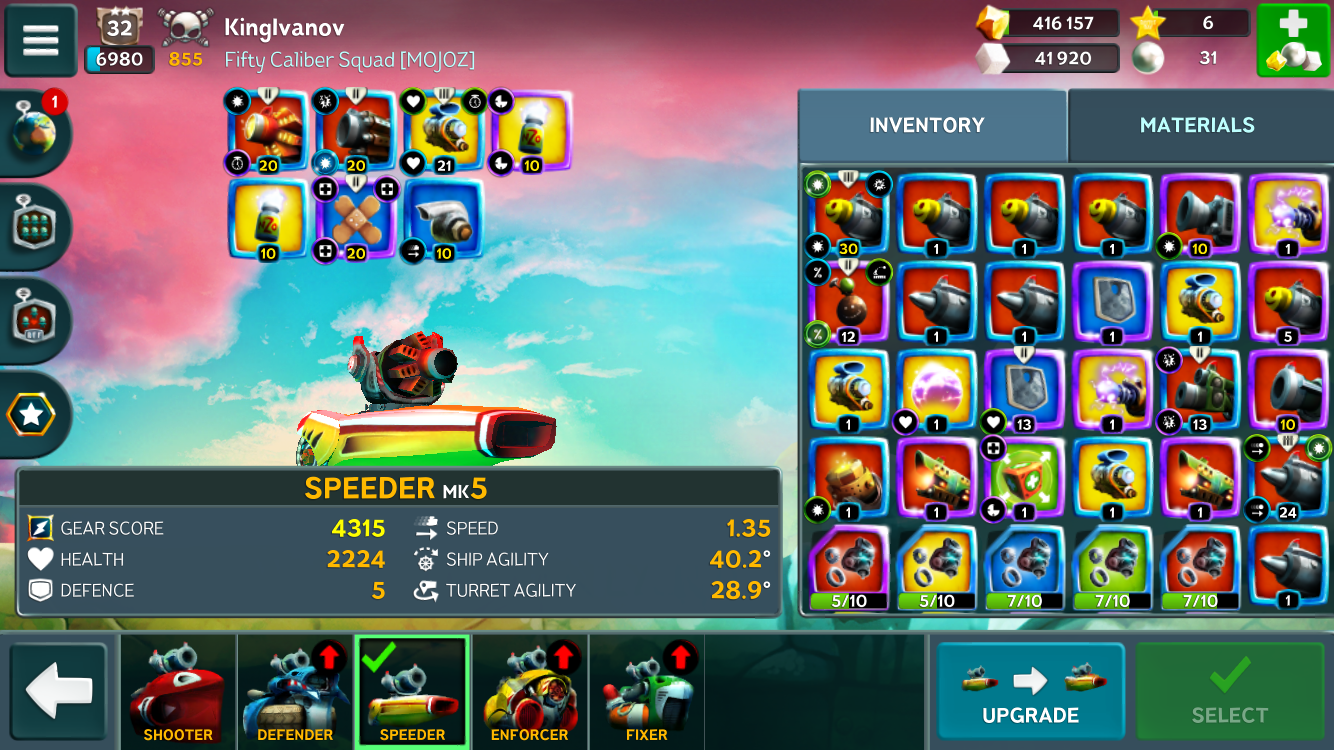Open the globe icon with notification badge
Image resolution: width=1334 pixels, height=750 pixels.
point(36,131)
